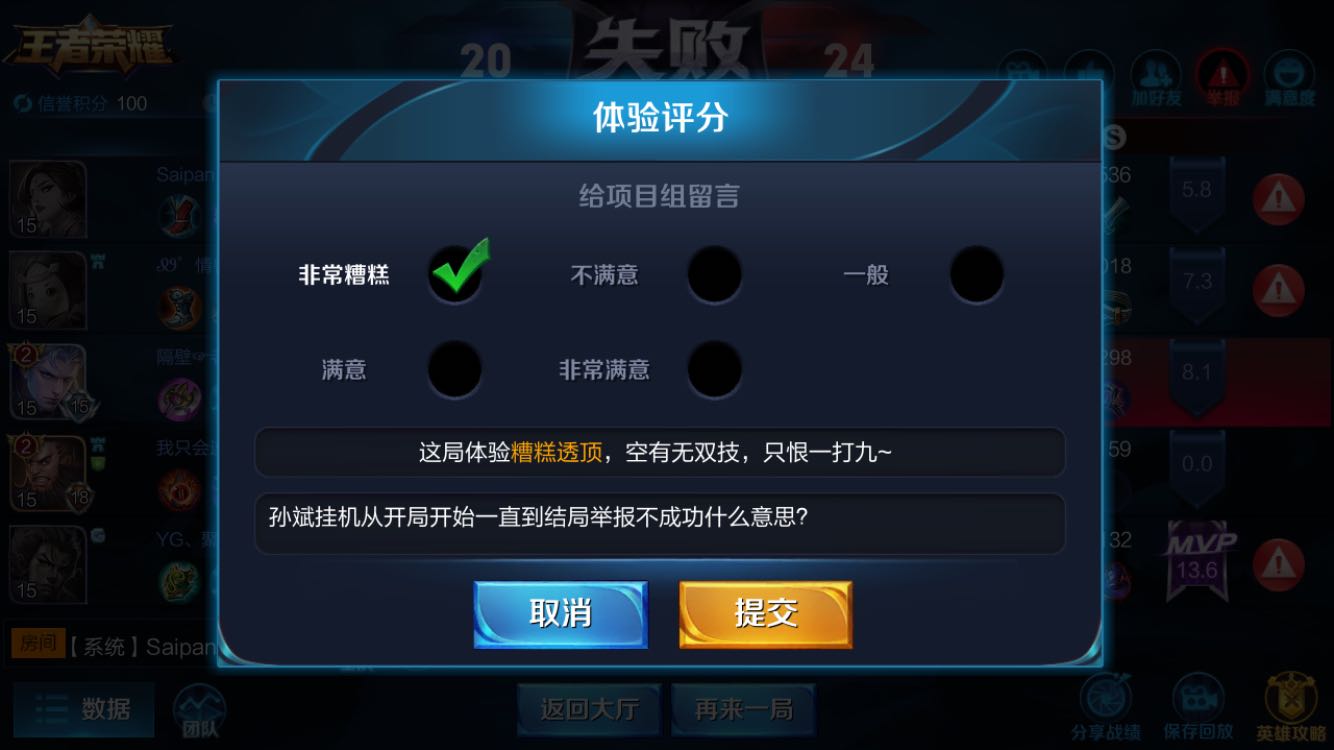The height and width of the screenshot is (750, 1334).
Task: Click the MVP badge showing 13.6
Action: (x=1197, y=555)
